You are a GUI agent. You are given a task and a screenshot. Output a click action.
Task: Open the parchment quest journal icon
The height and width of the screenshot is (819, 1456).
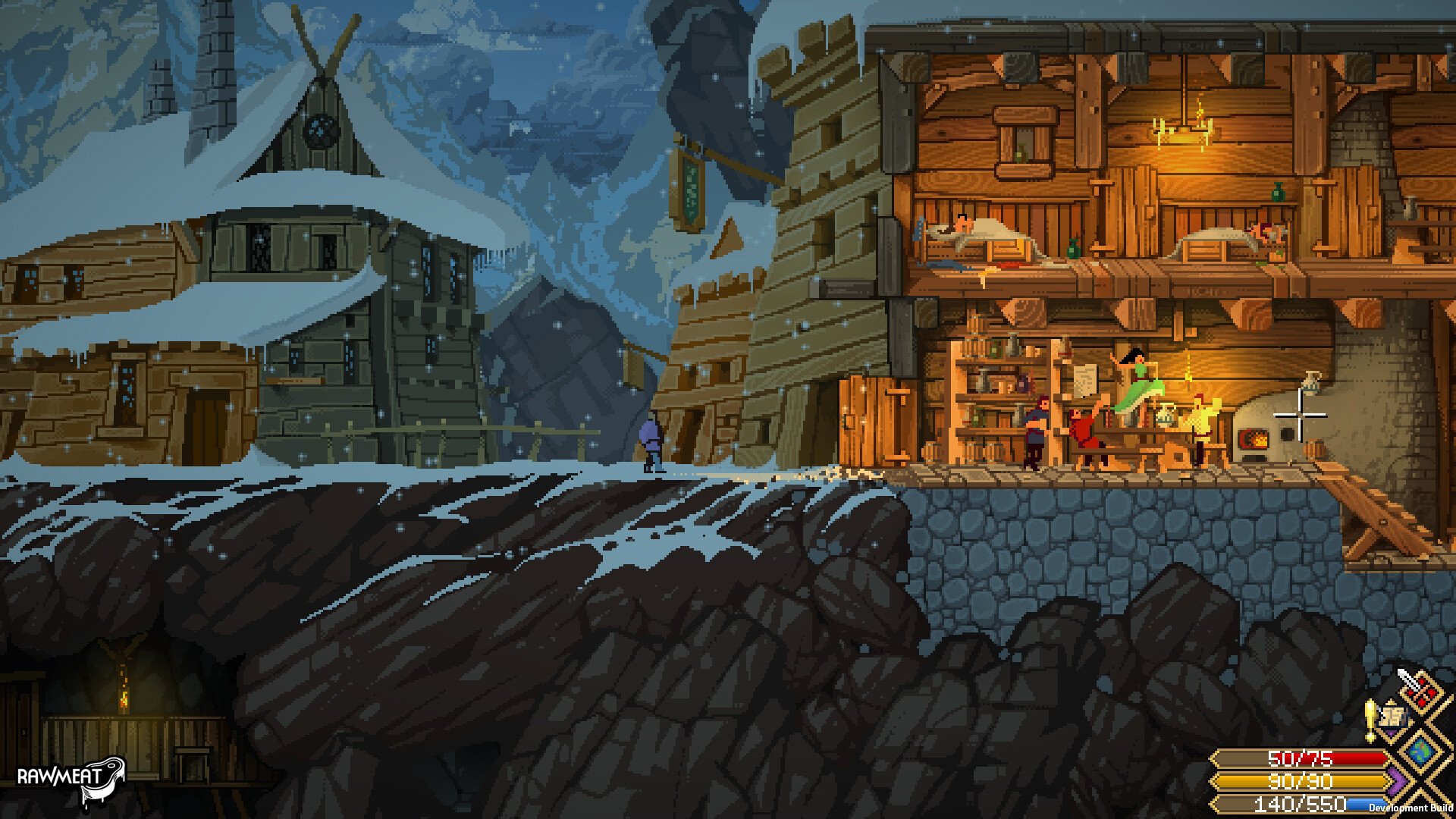coord(1394,717)
